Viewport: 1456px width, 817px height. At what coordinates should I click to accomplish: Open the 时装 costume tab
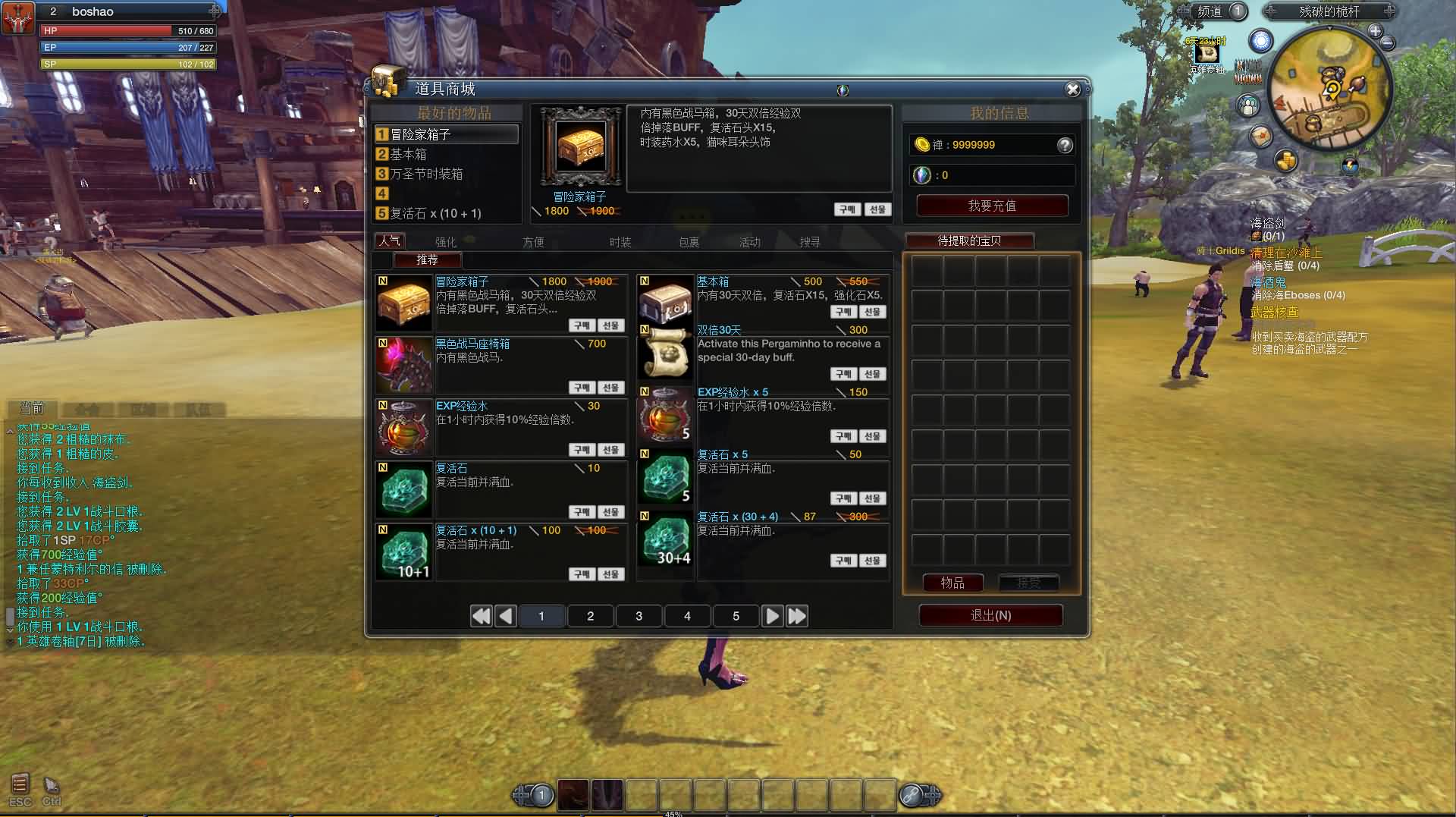click(620, 242)
